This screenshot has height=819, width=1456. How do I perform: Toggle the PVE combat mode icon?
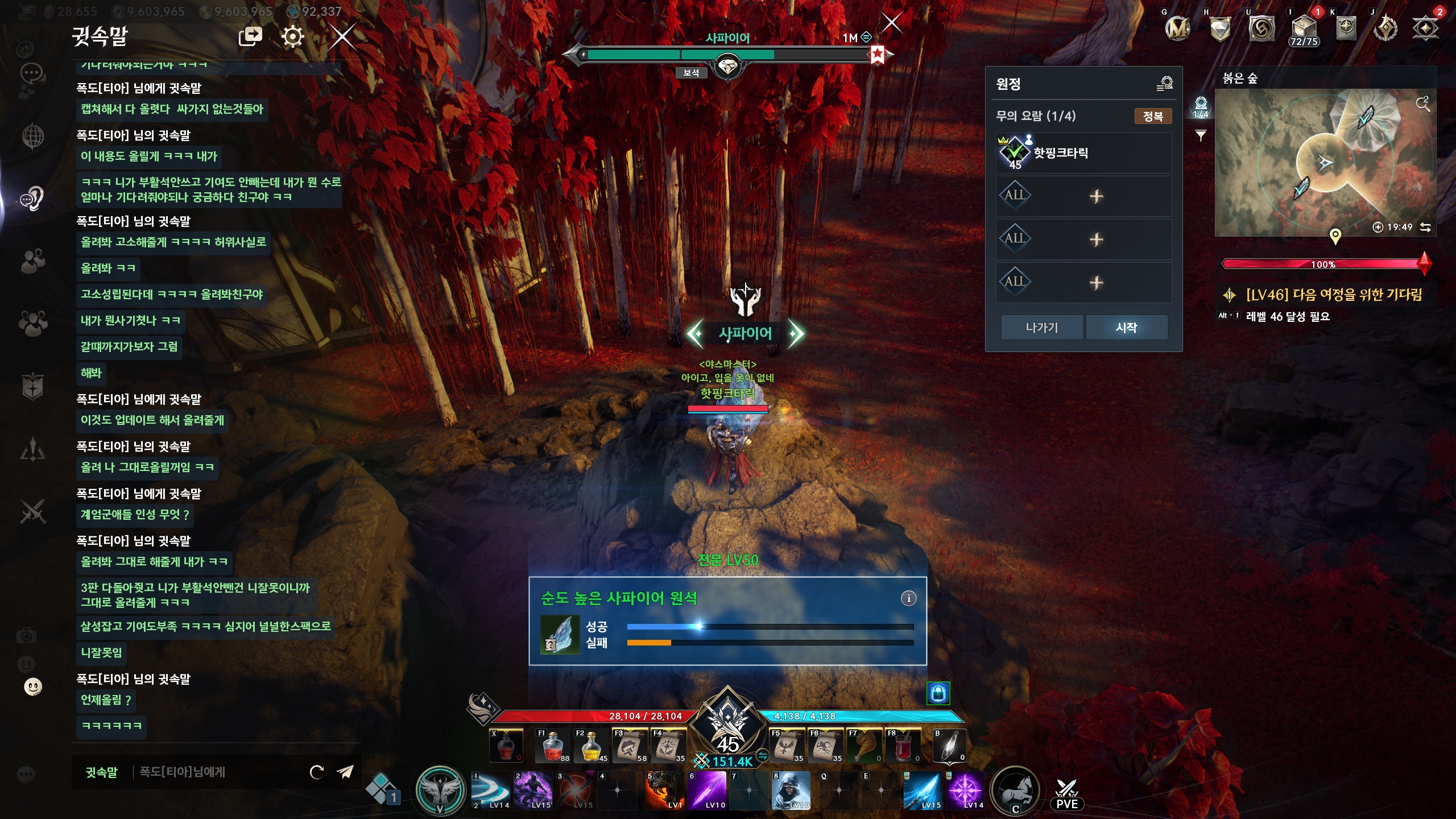1066,793
